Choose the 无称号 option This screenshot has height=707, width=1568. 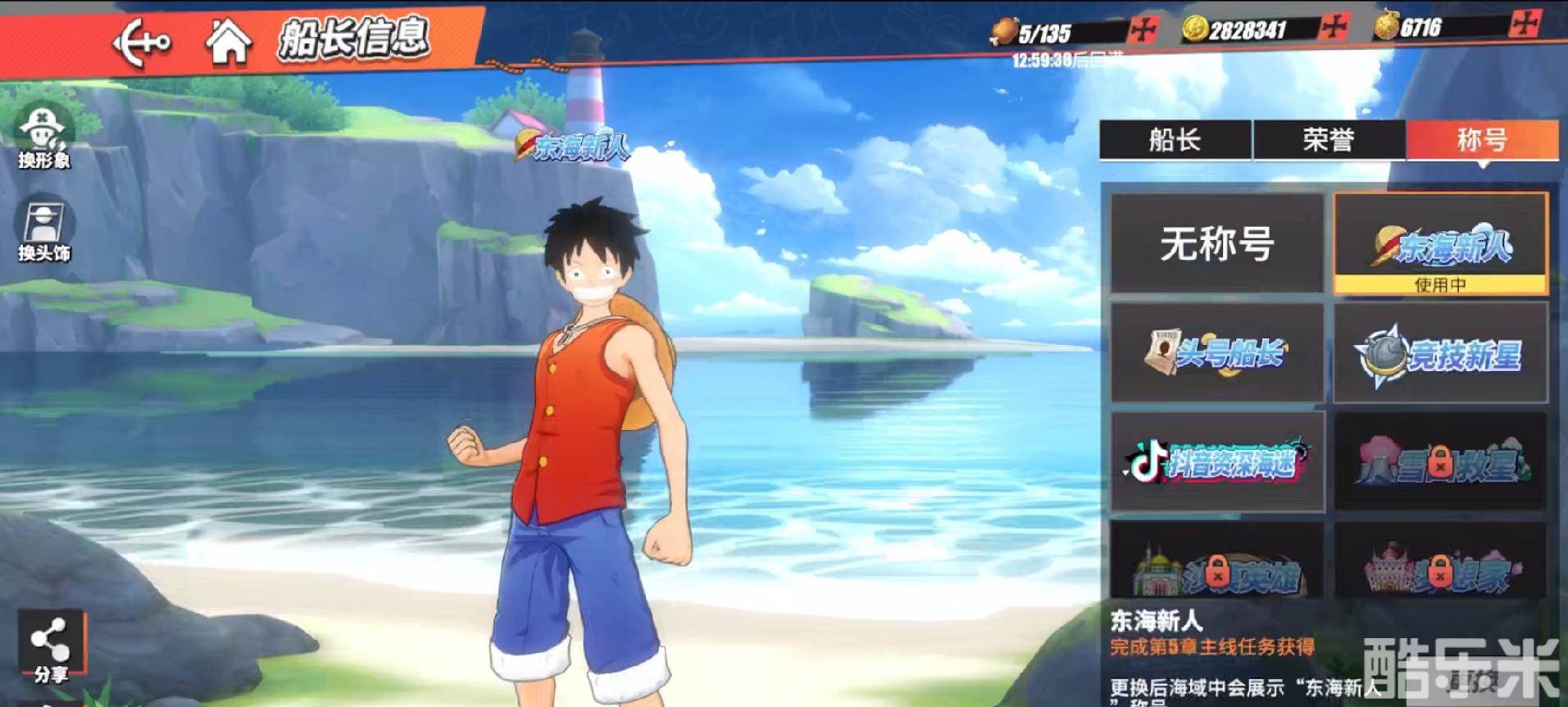[1216, 243]
